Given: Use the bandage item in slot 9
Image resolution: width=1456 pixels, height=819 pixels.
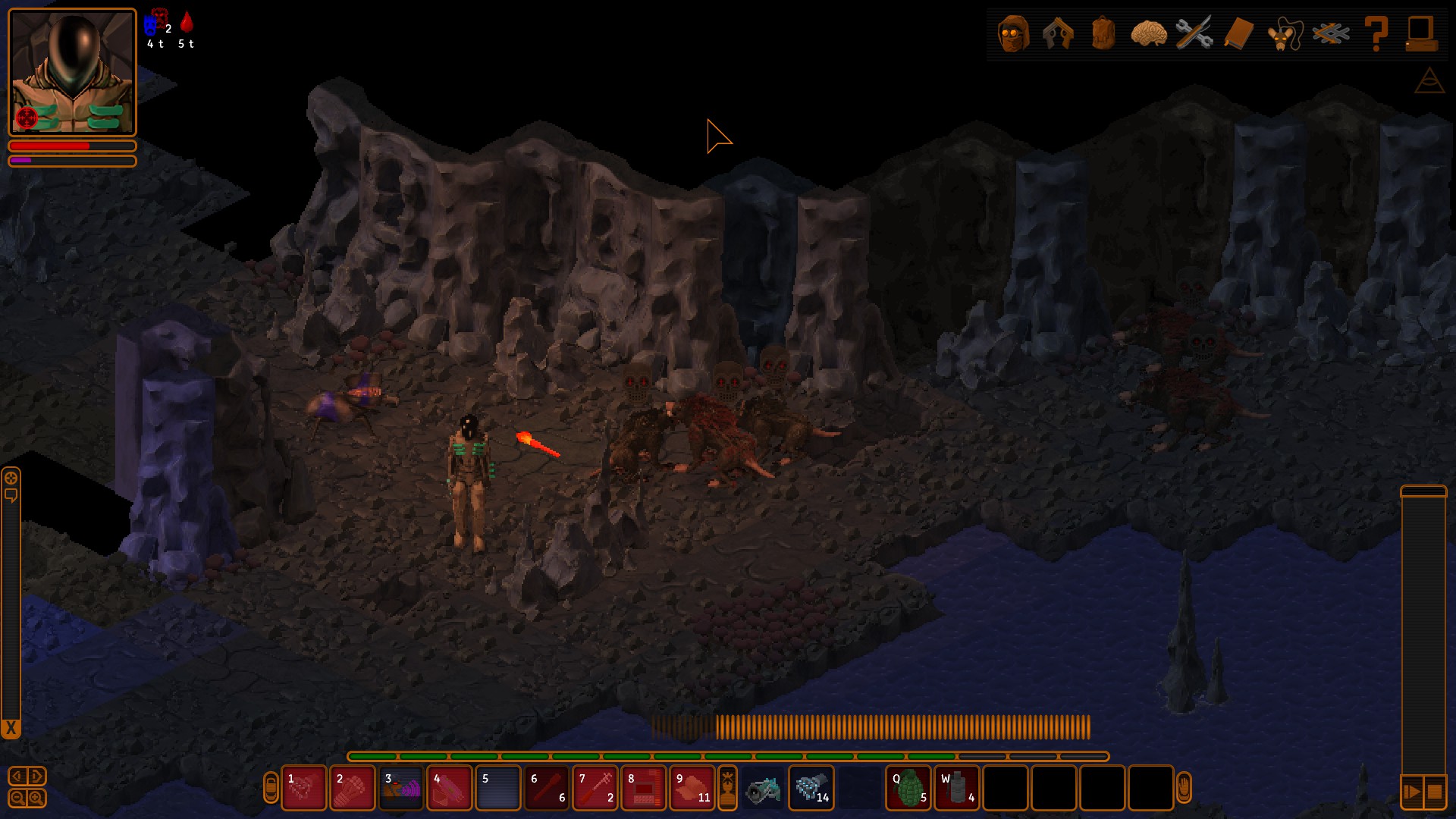Looking at the screenshot, I should [692, 788].
